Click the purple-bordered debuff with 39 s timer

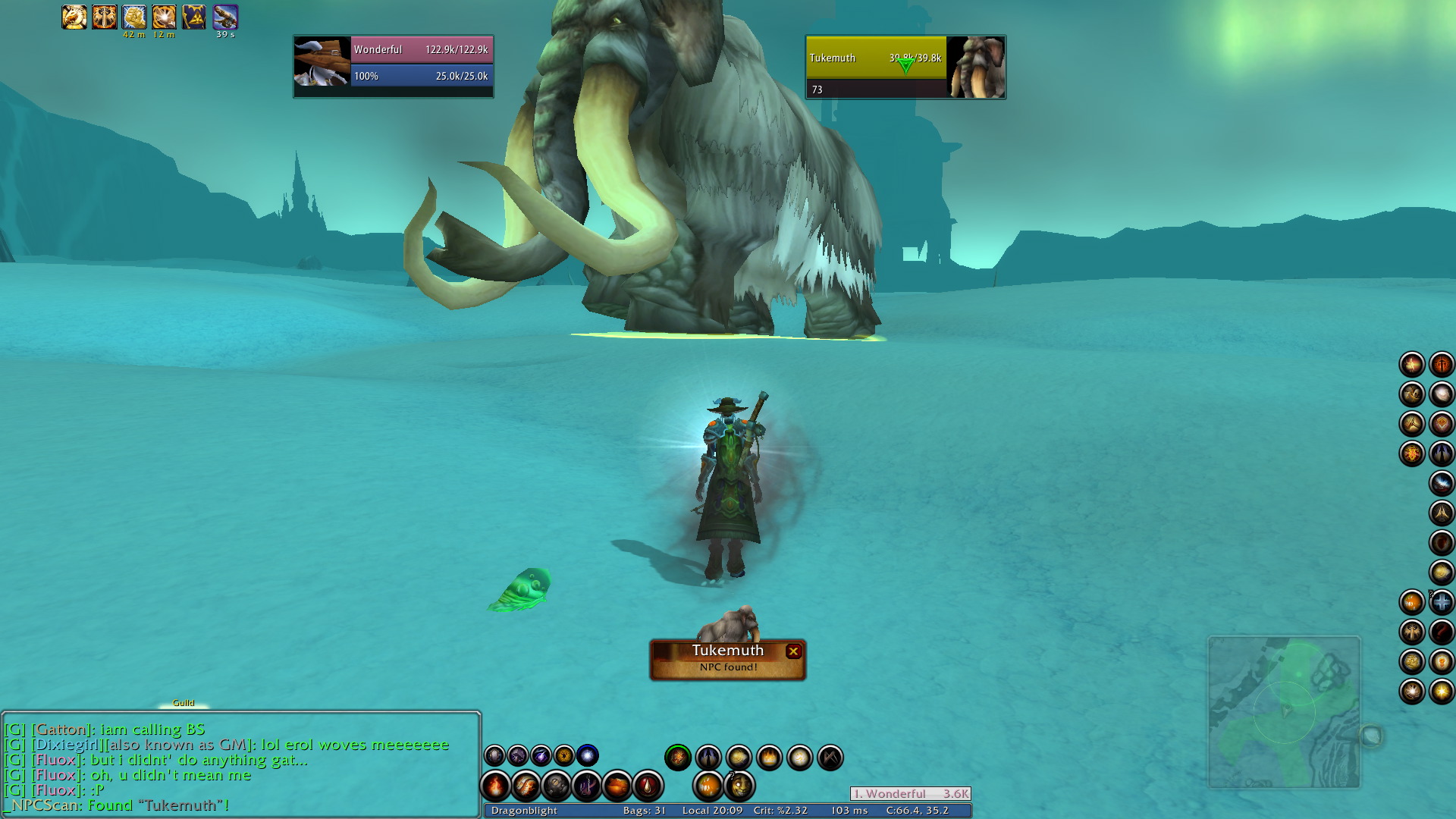(225, 17)
